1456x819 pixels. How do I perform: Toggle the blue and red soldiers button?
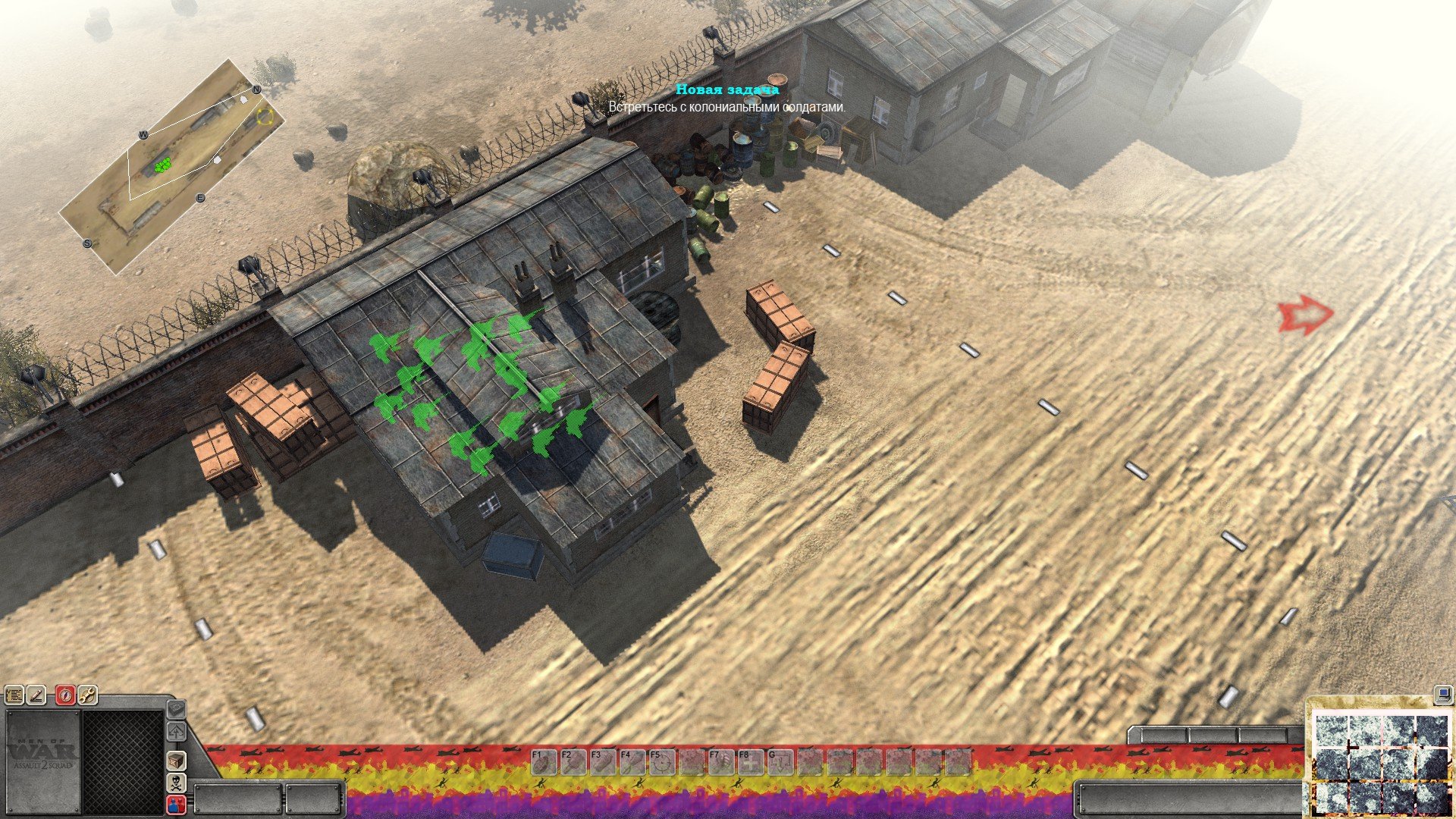tap(176, 804)
